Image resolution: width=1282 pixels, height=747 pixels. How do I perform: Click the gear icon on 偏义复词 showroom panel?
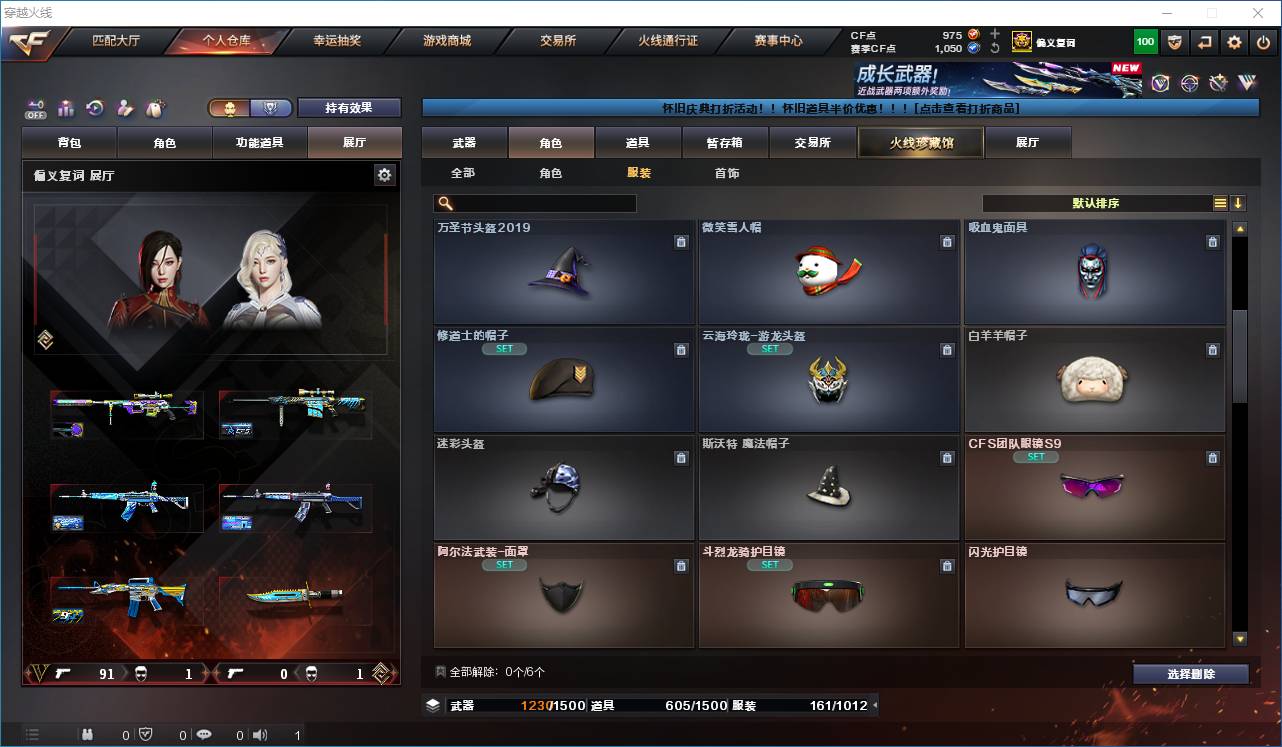pos(385,174)
